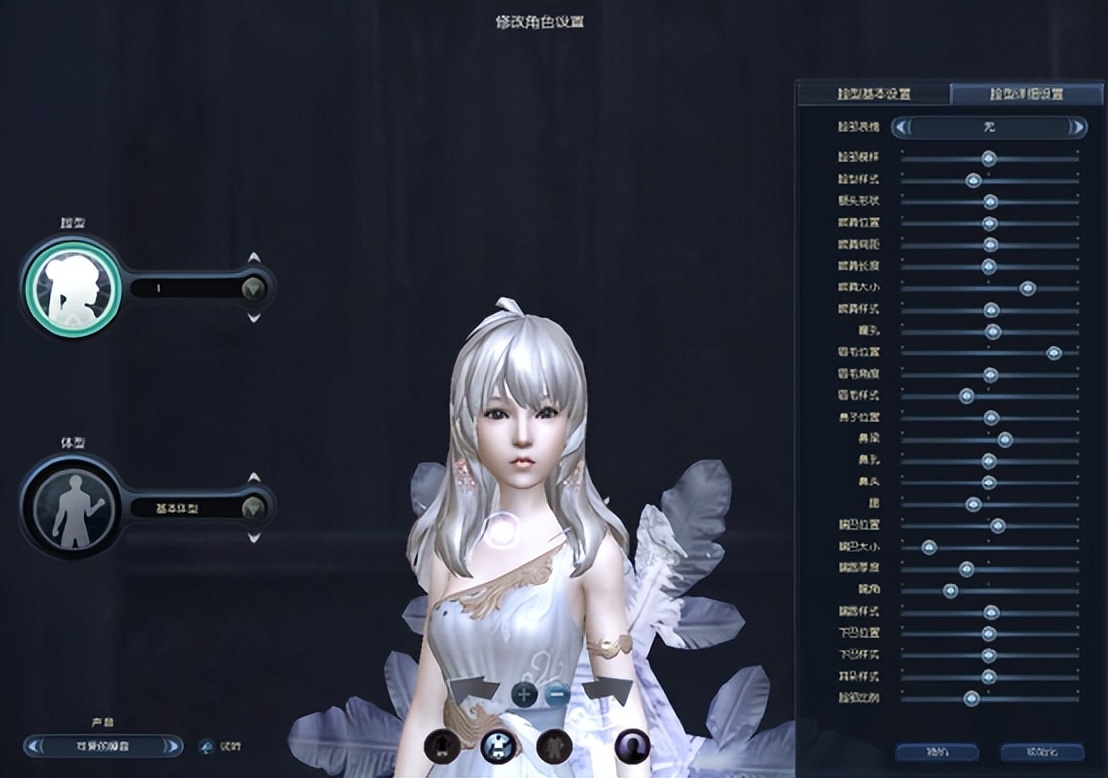The height and width of the screenshot is (778, 1108).
Task: Adjust the eyebrow position slider handle
Action: tap(1054, 353)
